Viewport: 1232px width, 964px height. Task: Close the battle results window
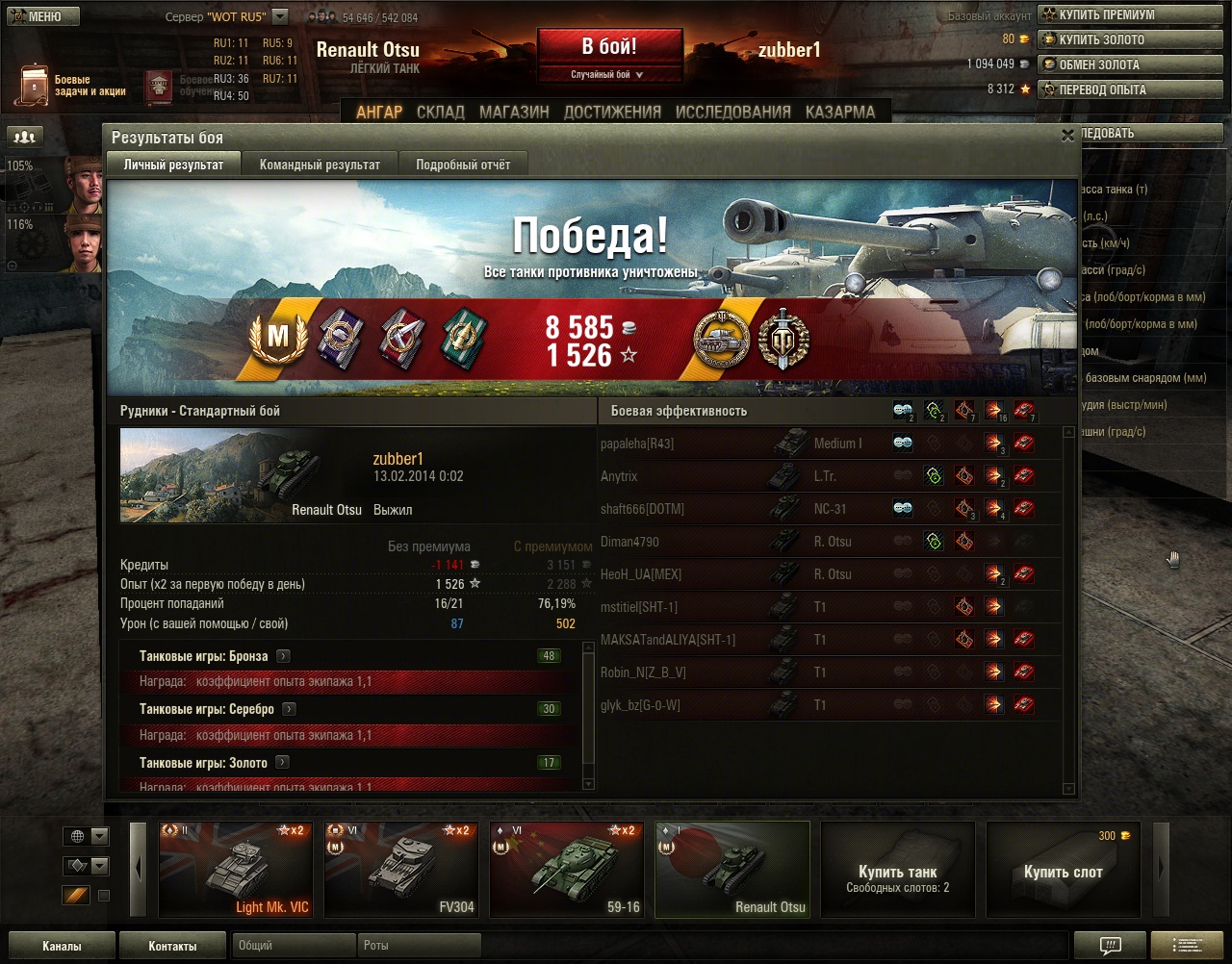(1067, 137)
